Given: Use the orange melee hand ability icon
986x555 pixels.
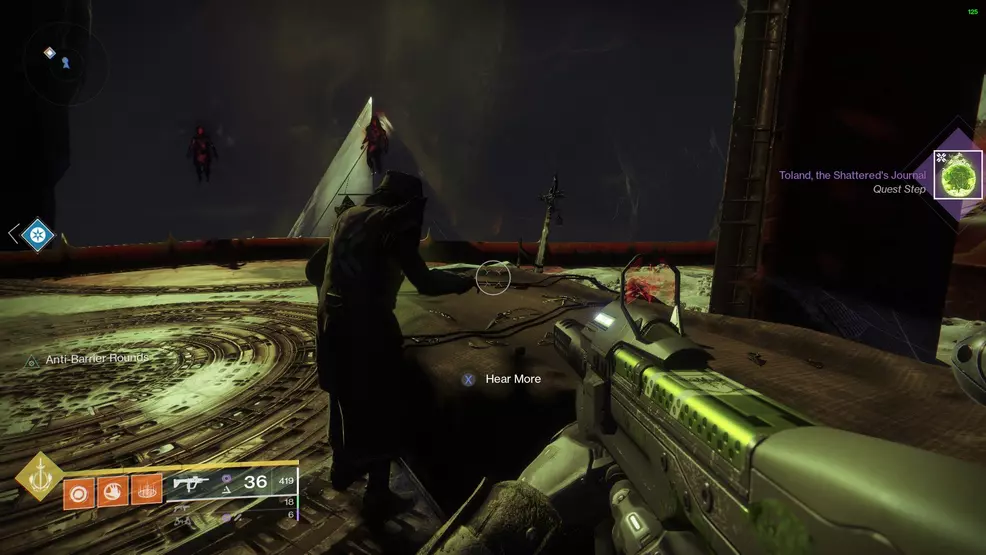Looking at the screenshot, I should (x=113, y=491).
